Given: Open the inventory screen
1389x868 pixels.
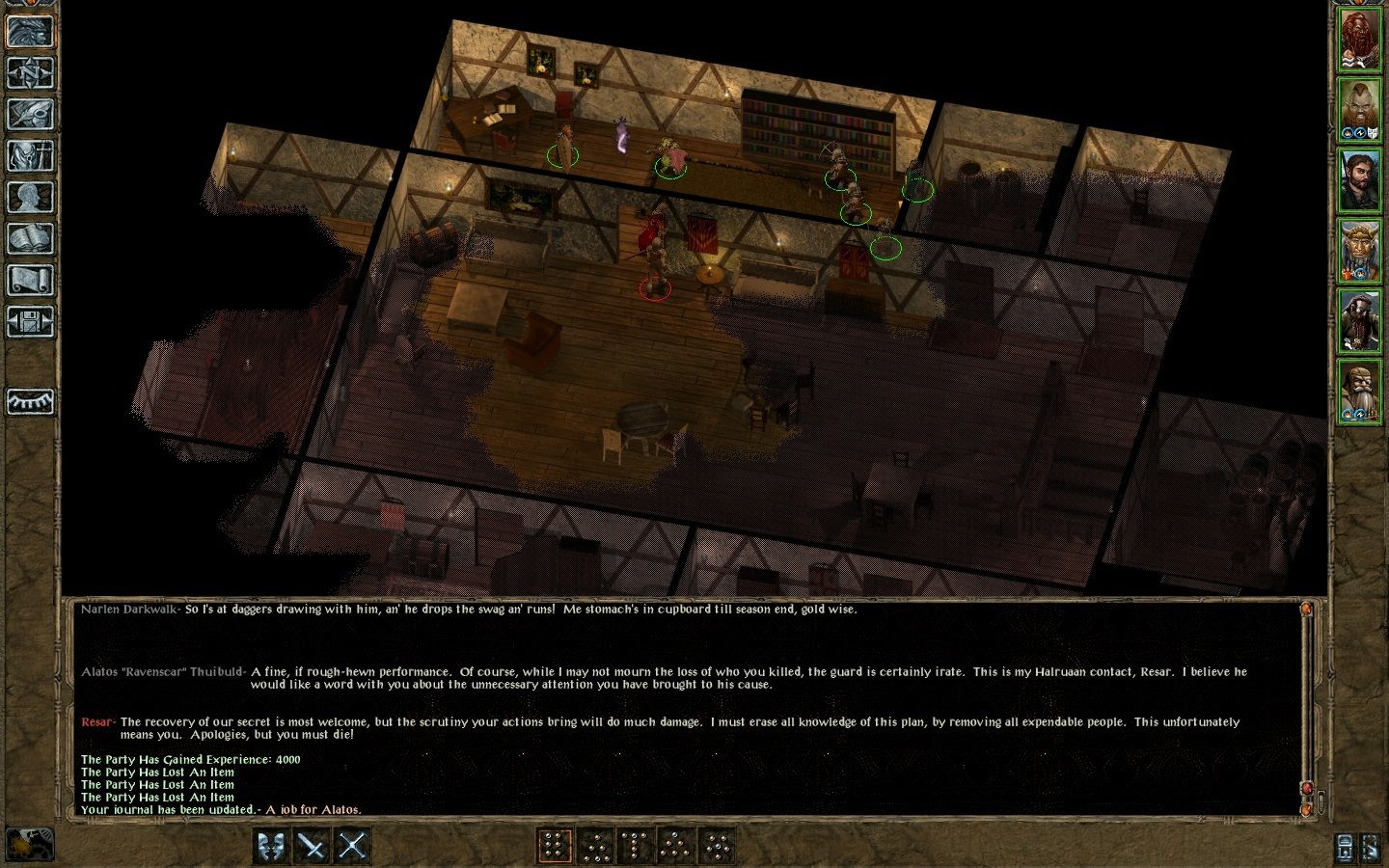Looking at the screenshot, I should point(30,155).
